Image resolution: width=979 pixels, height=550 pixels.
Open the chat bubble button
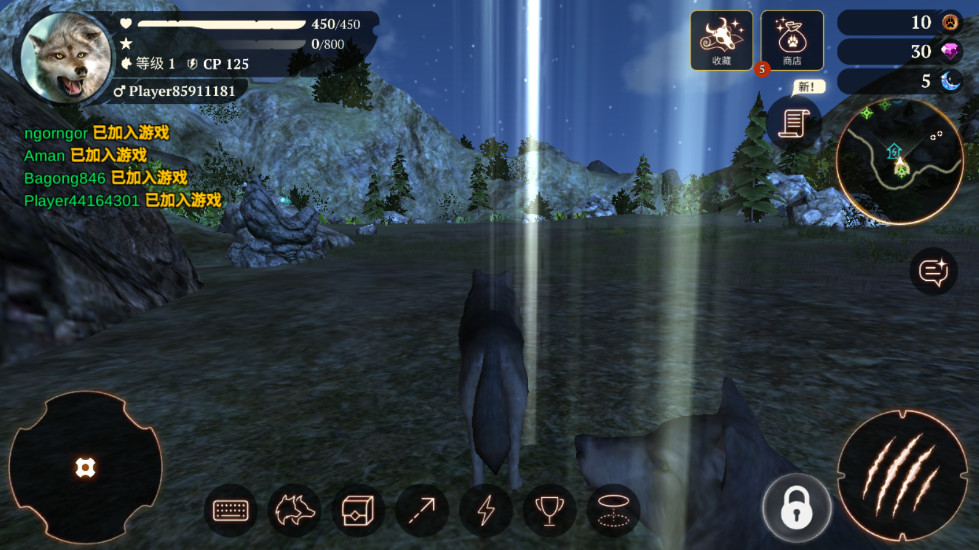[933, 270]
